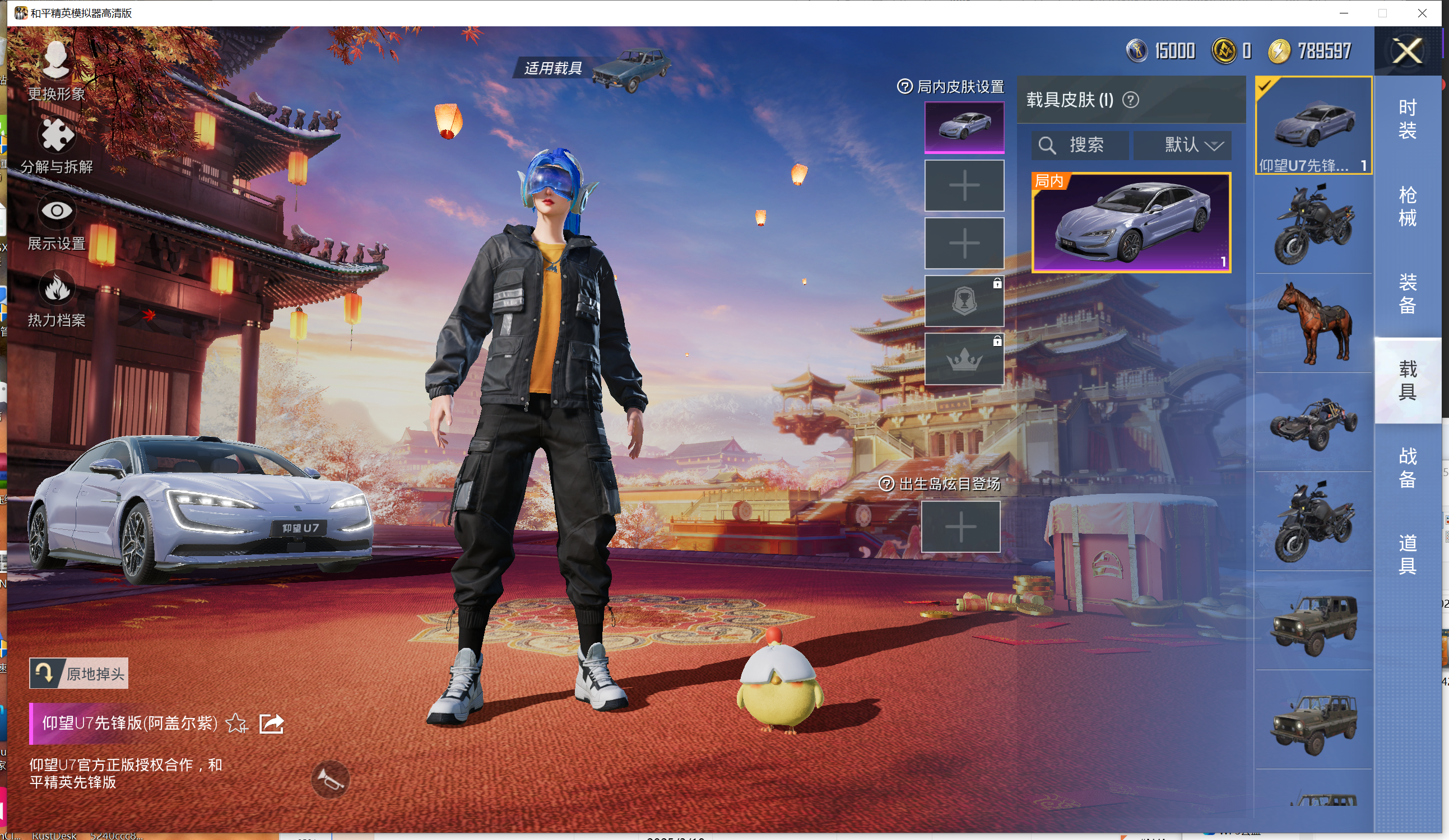
Task: Switch to the 战备 tab
Action: (x=1407, y=468)
